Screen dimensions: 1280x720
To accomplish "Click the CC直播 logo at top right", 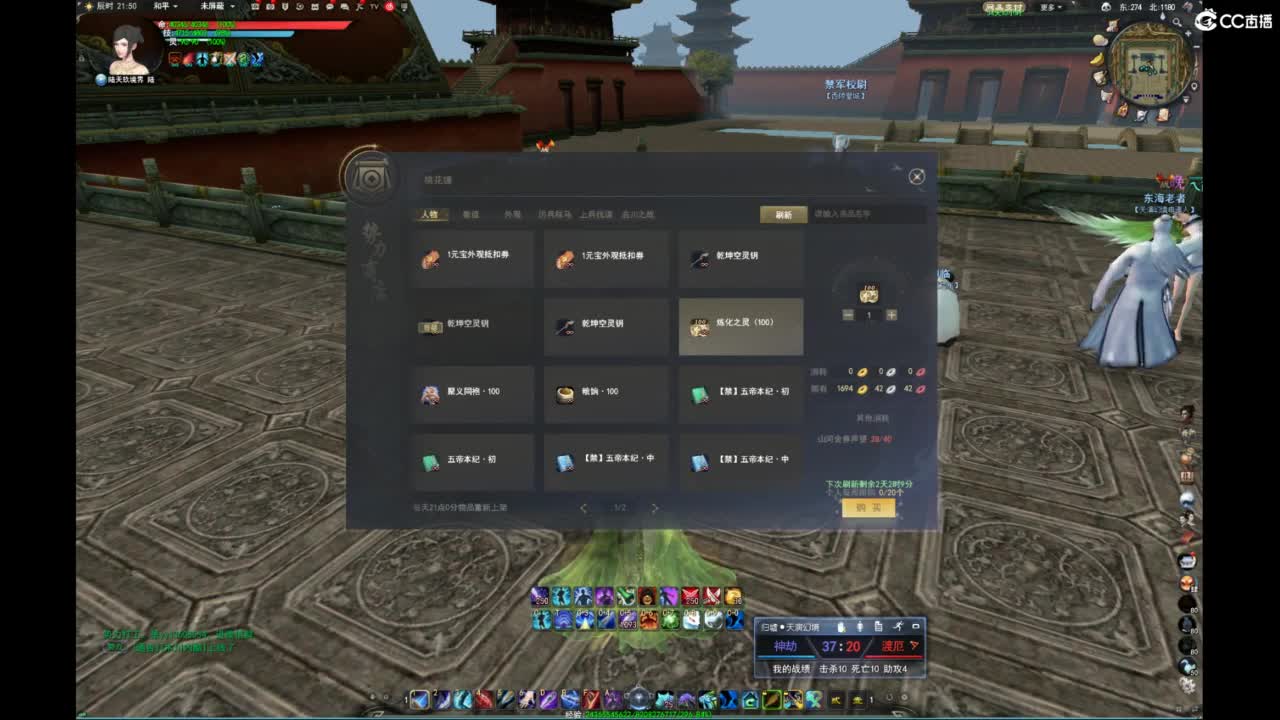I will coord(1232,17).
